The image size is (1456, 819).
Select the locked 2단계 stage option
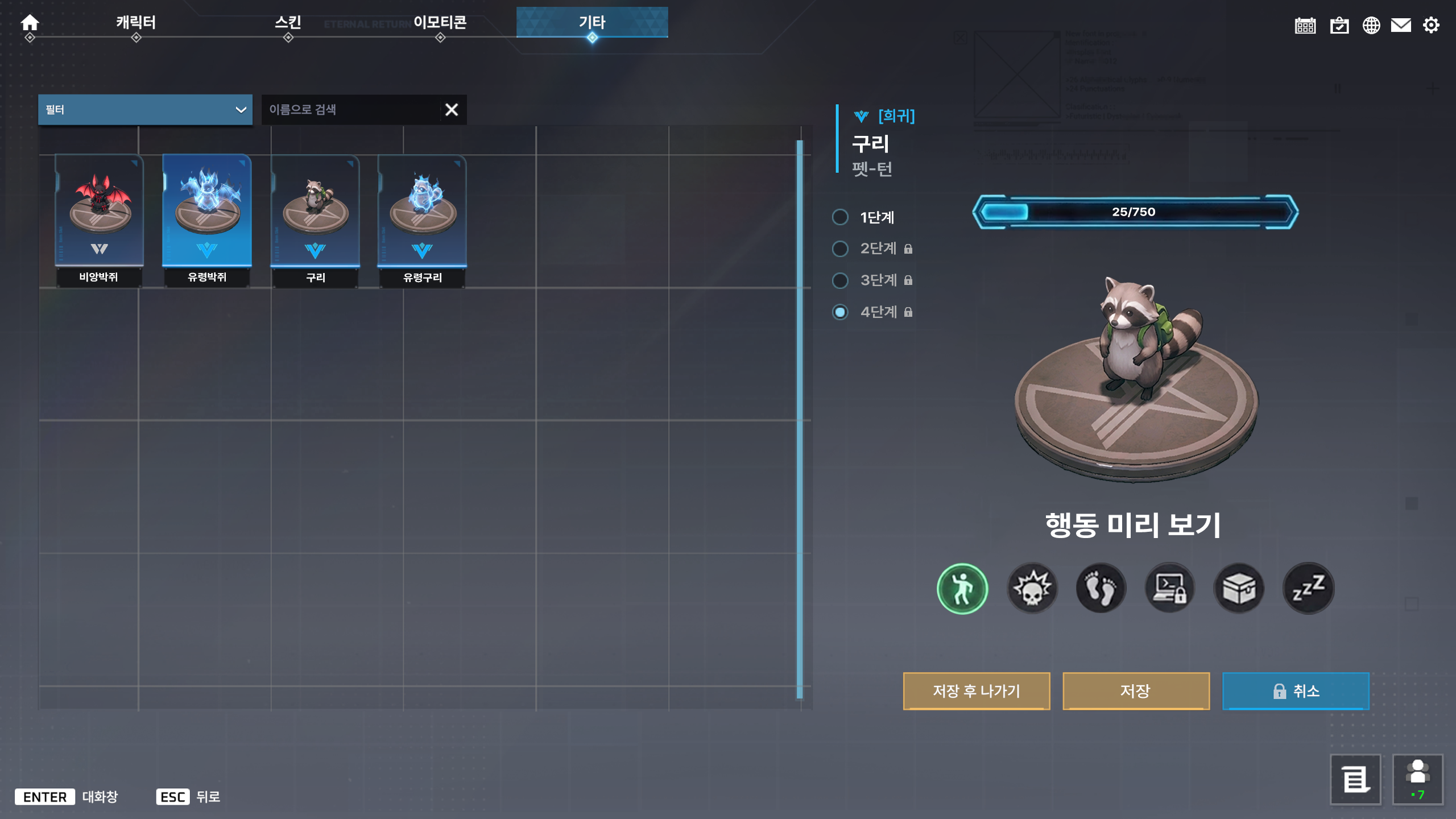(840, 249)
